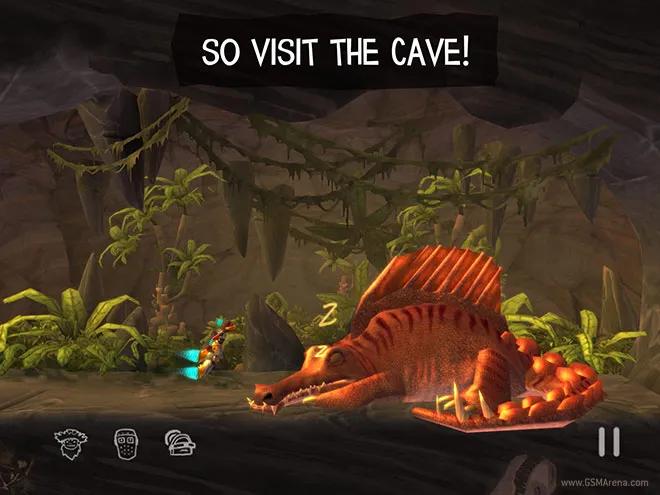Choose the tribal mask icon
This screenshot has height=495, width=660.
coord(124,440)
